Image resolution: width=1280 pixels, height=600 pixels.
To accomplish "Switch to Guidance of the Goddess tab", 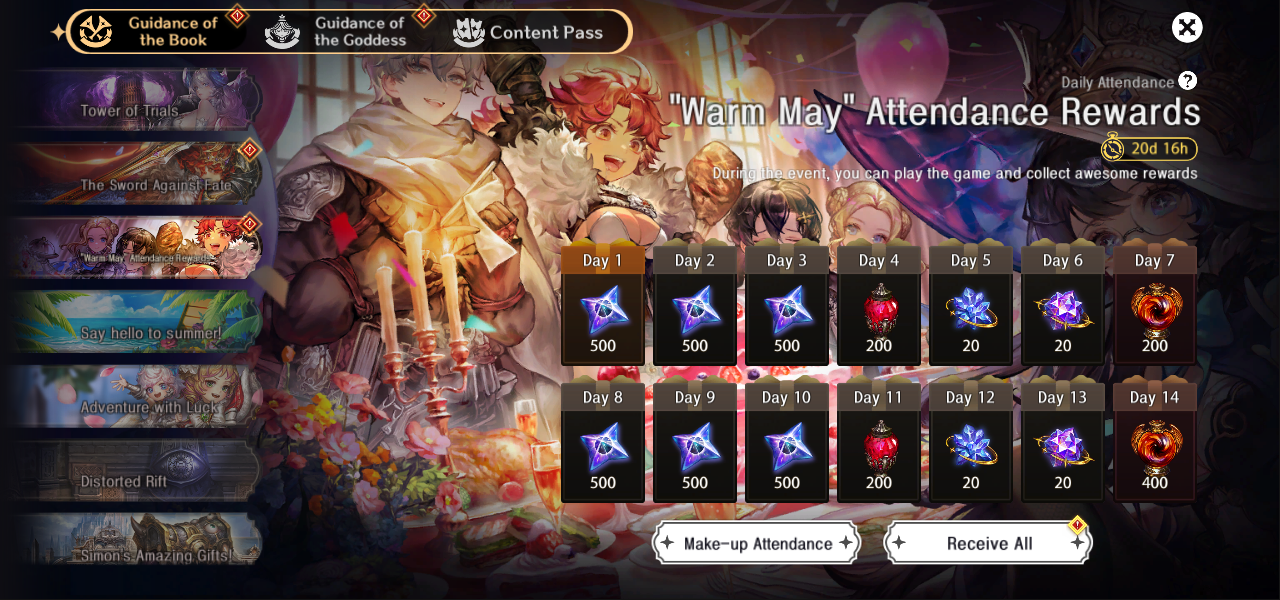I will coord(340,31).
